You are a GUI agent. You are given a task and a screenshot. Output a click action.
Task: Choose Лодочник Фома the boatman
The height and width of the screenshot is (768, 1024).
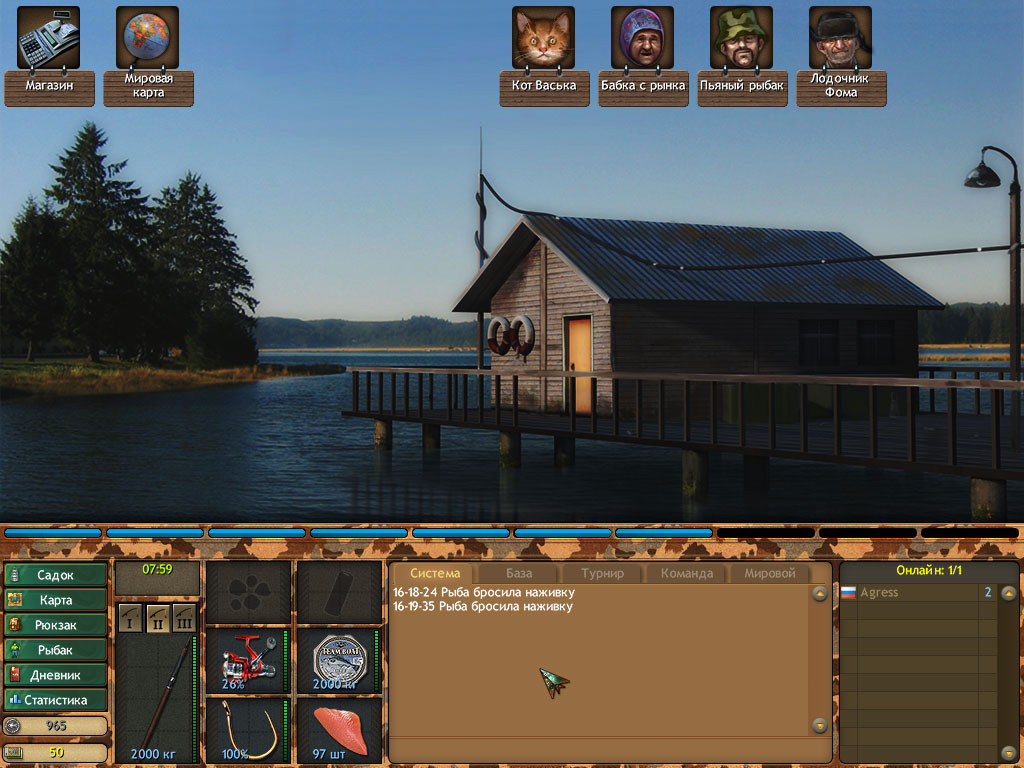click(840, 38)
